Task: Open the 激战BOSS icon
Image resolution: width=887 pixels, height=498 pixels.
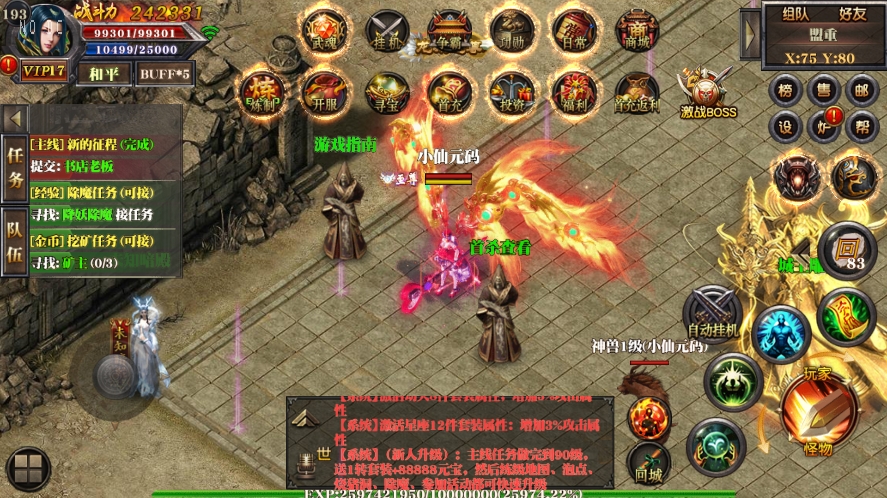Action: point(708,92)
